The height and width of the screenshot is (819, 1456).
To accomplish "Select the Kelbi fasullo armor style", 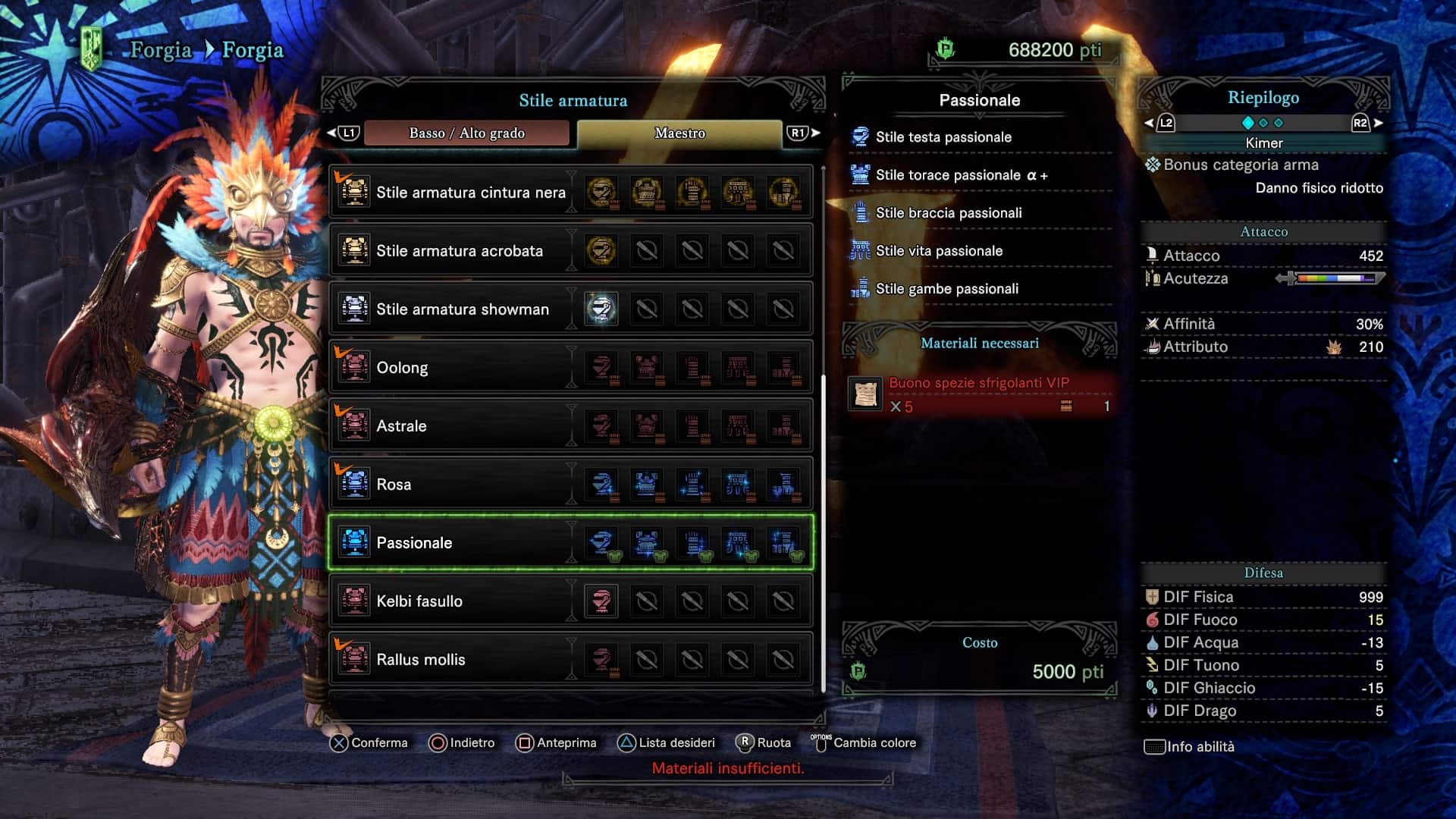I will pyautogui.click(x=419, y=601).
